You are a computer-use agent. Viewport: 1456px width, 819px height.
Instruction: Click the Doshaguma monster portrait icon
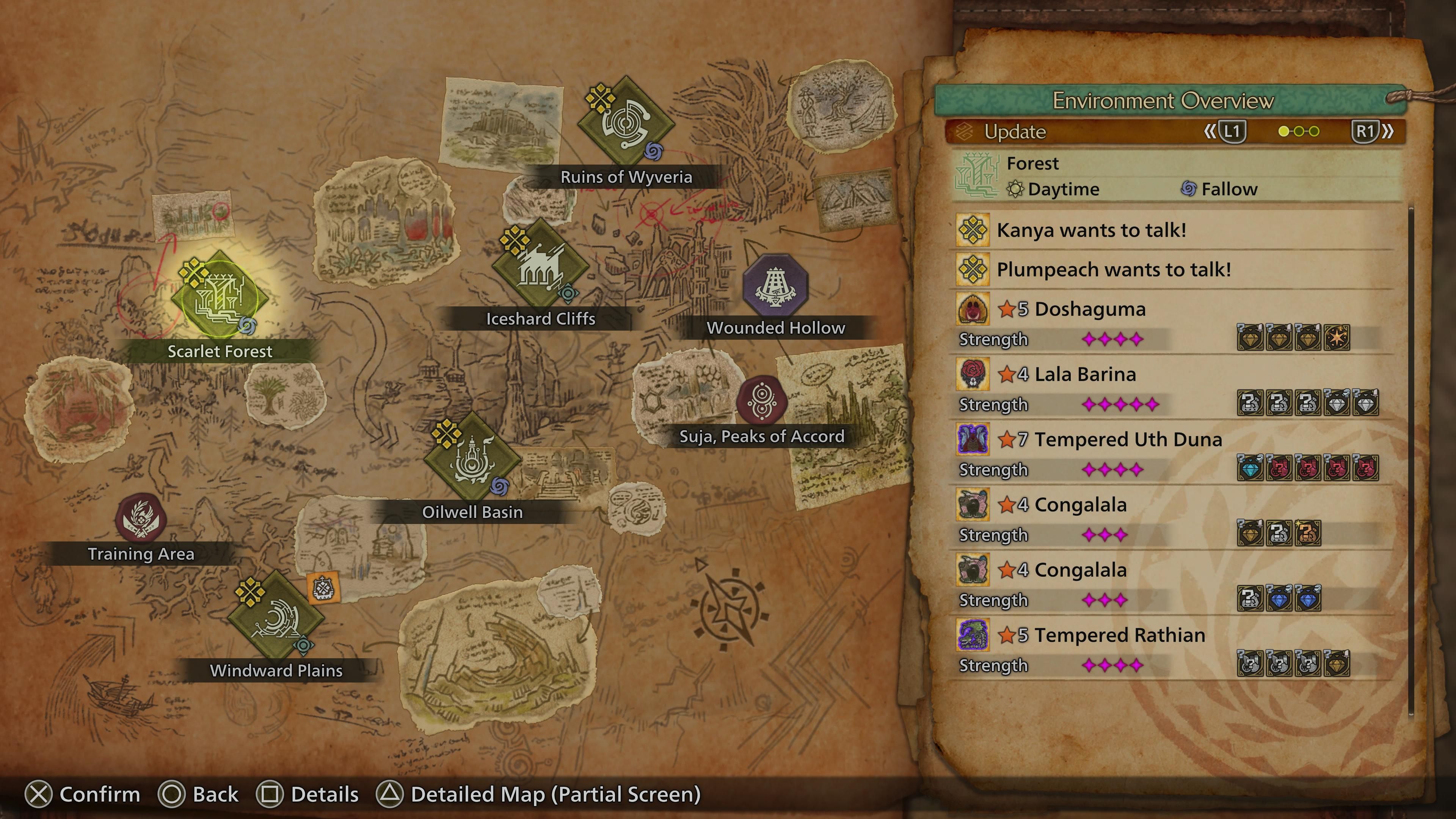coord(973,309)
